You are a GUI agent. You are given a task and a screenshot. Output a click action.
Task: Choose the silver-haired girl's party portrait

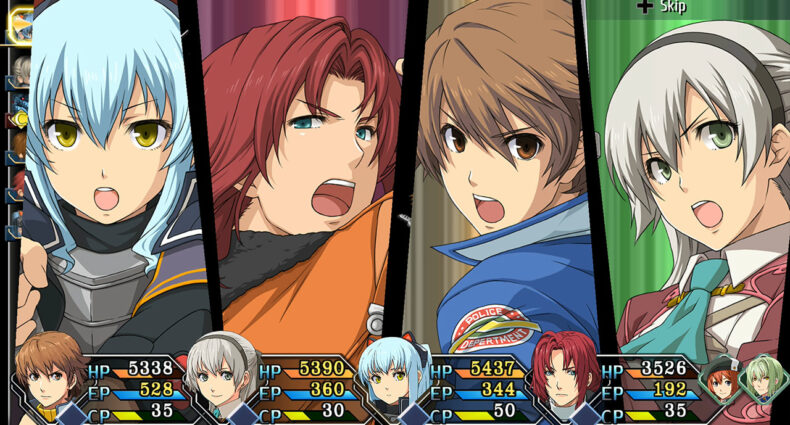tap(222, 373)
